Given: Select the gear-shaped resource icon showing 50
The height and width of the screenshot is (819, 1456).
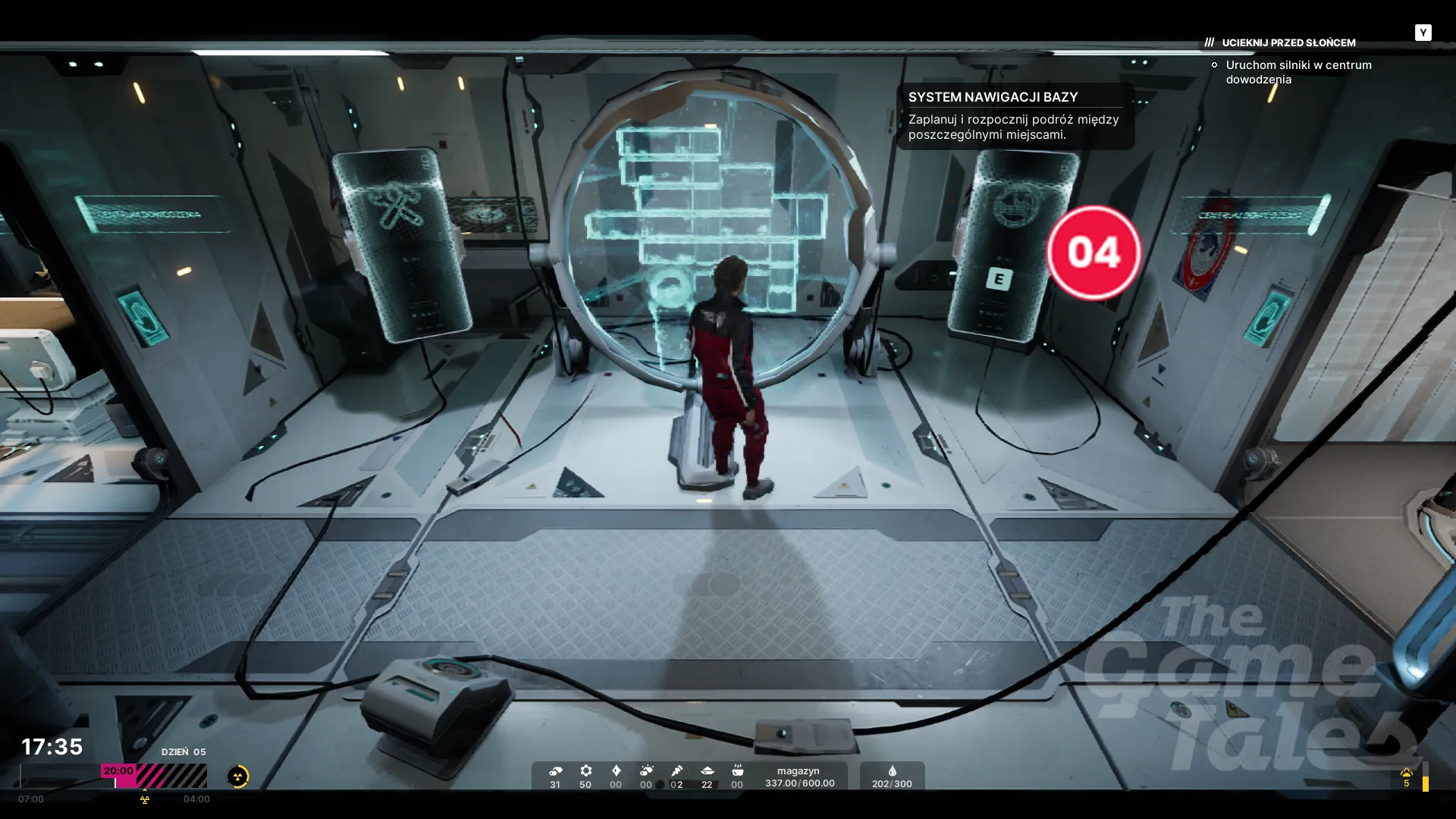Looking at the screenshot, I should click(x=585, y=771).
